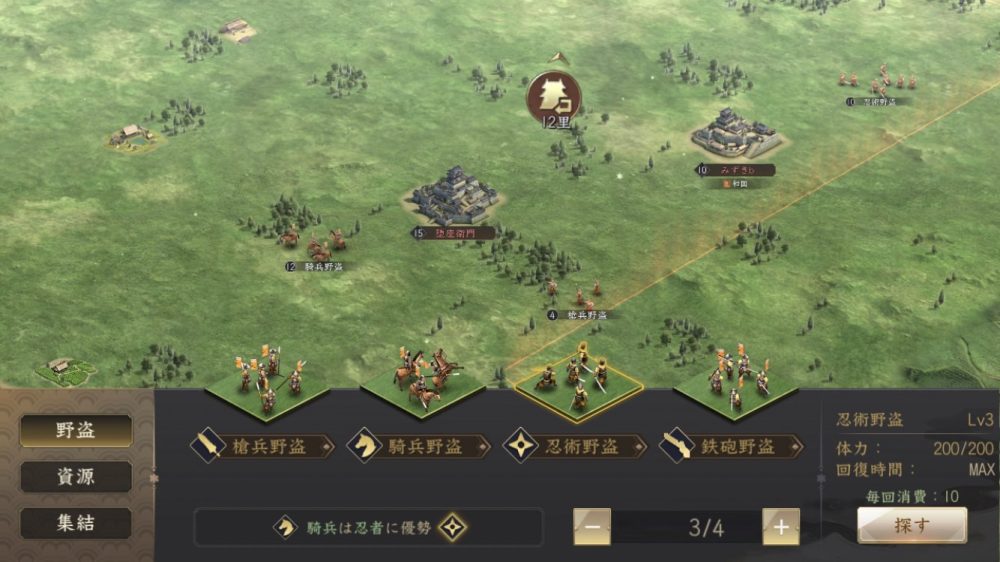
Task: Switch to the 野盗 tab
Action: [x=76, y=431]
